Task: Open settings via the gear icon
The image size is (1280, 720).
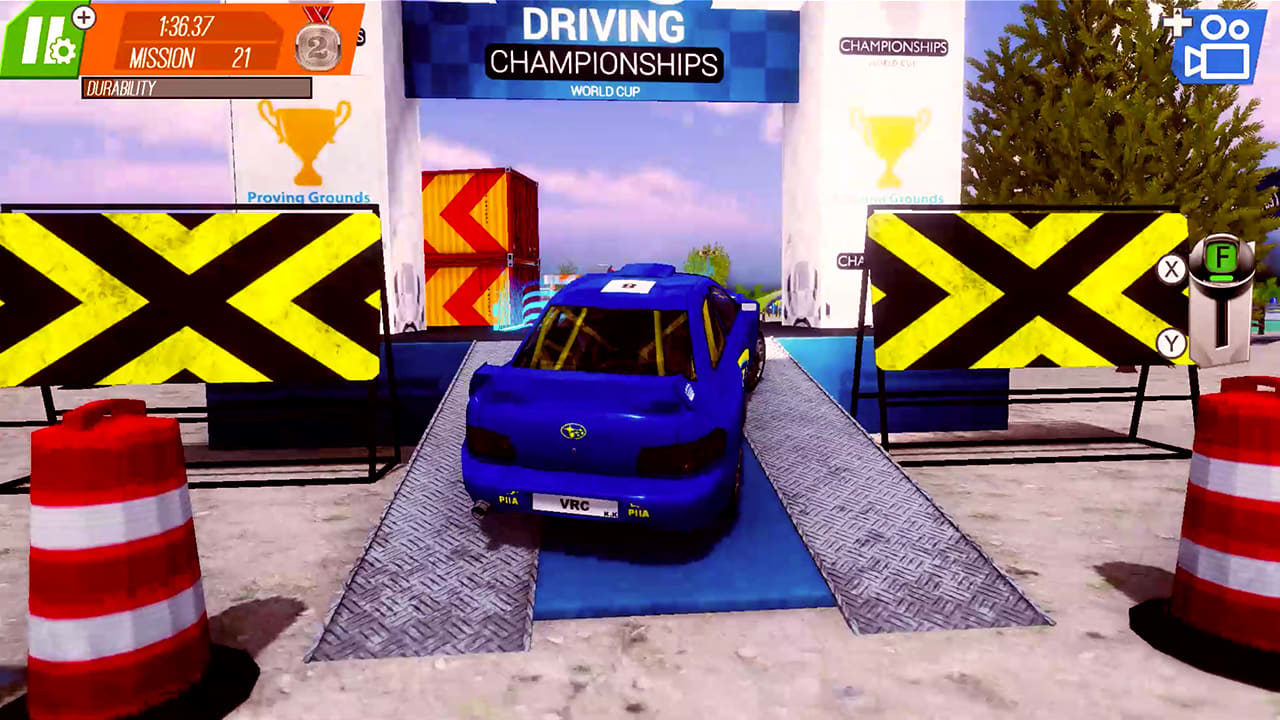Action: 61,51
